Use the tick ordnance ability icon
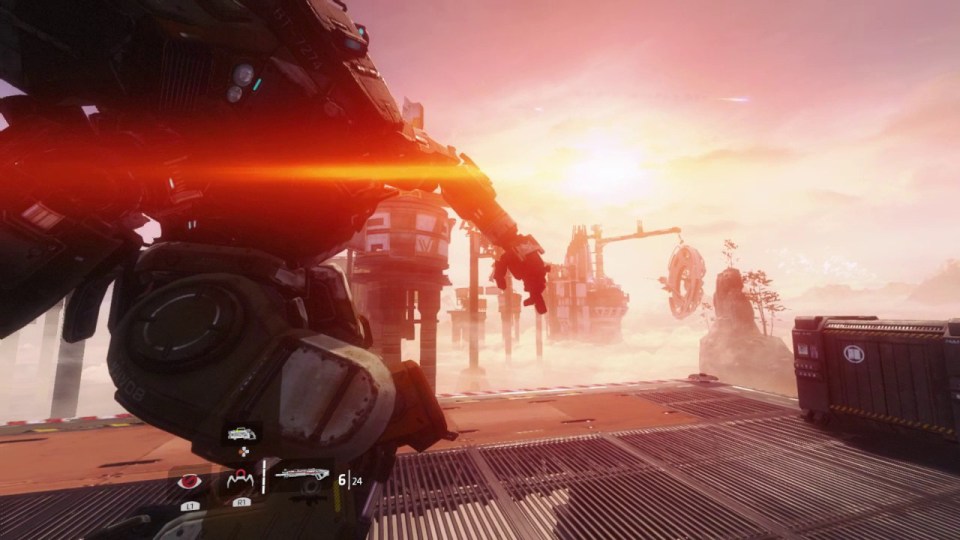This screenshot has height=540, width=960. pyautogui.click(x=239, y=481)
